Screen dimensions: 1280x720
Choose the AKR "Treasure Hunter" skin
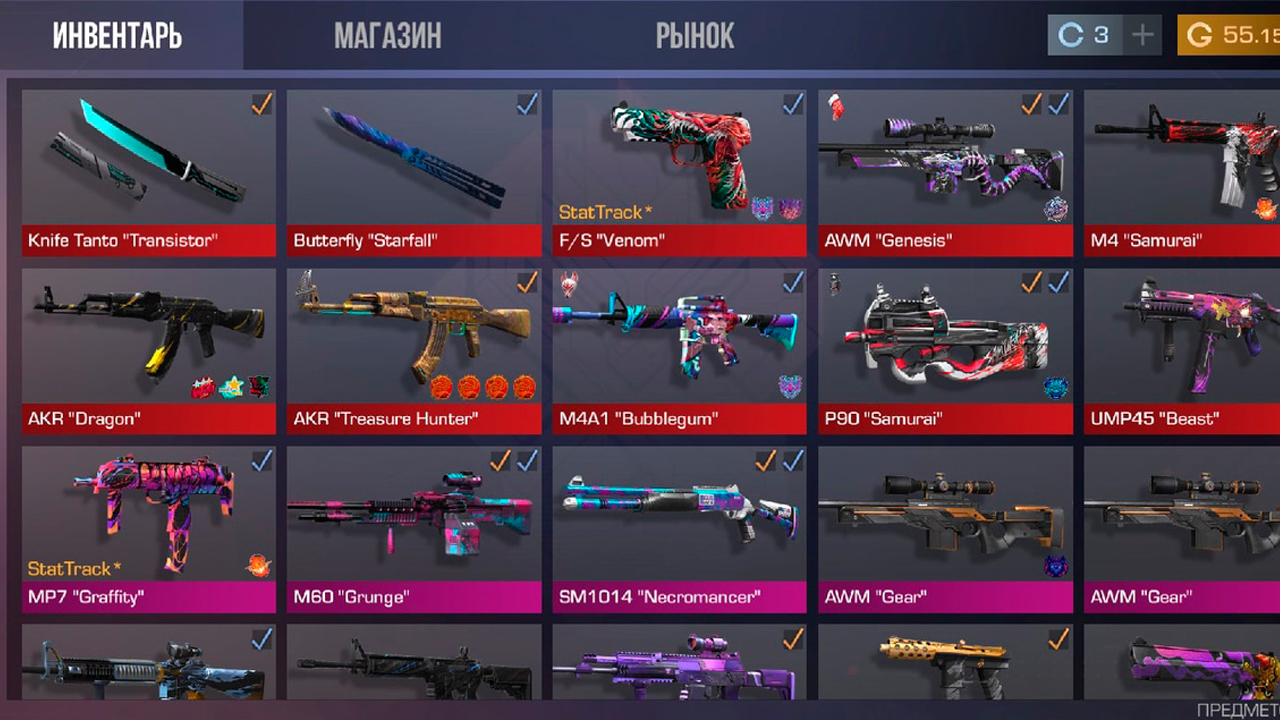coord(414,350)
